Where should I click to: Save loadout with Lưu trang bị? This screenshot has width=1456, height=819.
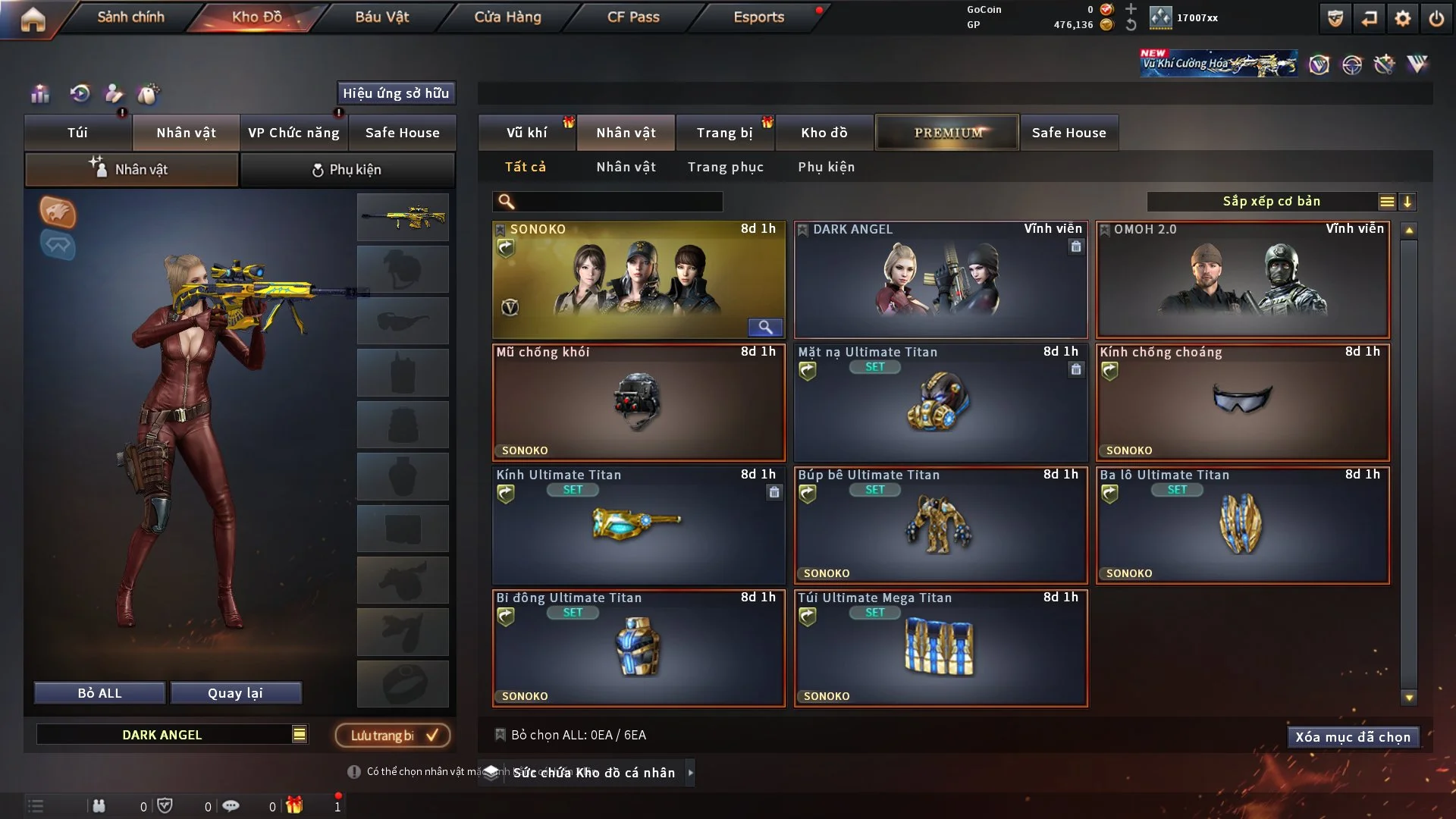[x=393, y=735]
